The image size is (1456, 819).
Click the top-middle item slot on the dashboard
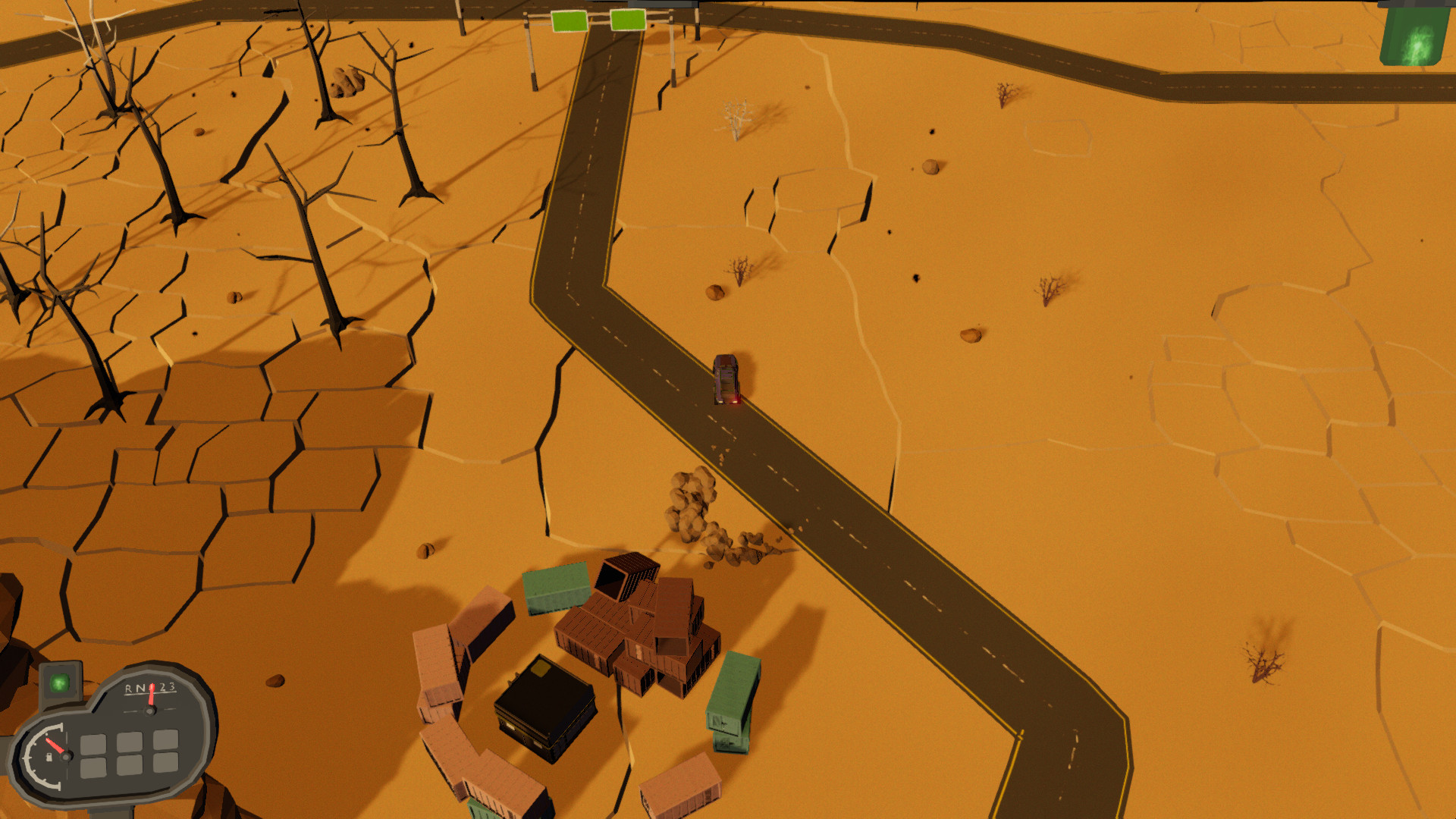click(130, 741)
